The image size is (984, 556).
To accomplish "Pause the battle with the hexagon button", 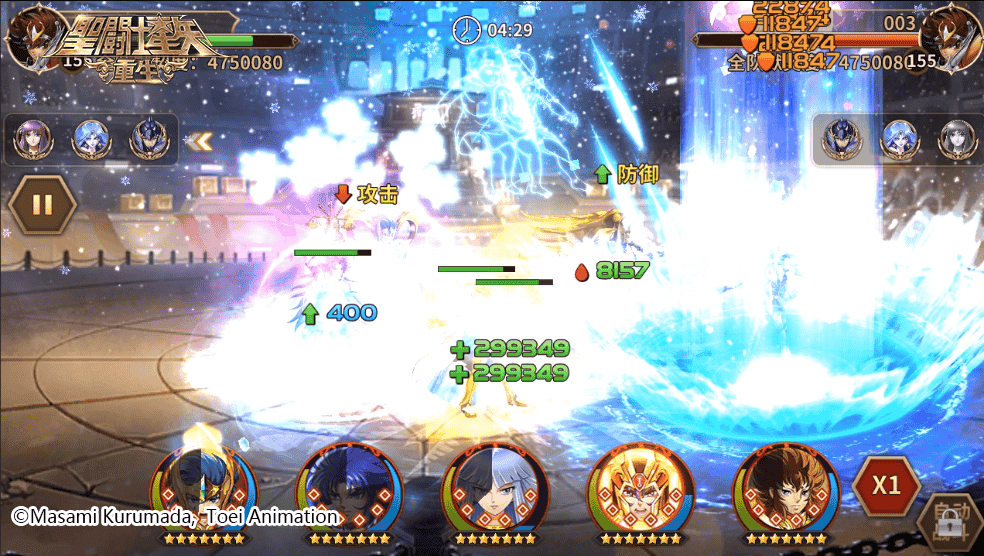I will point(42,205).
